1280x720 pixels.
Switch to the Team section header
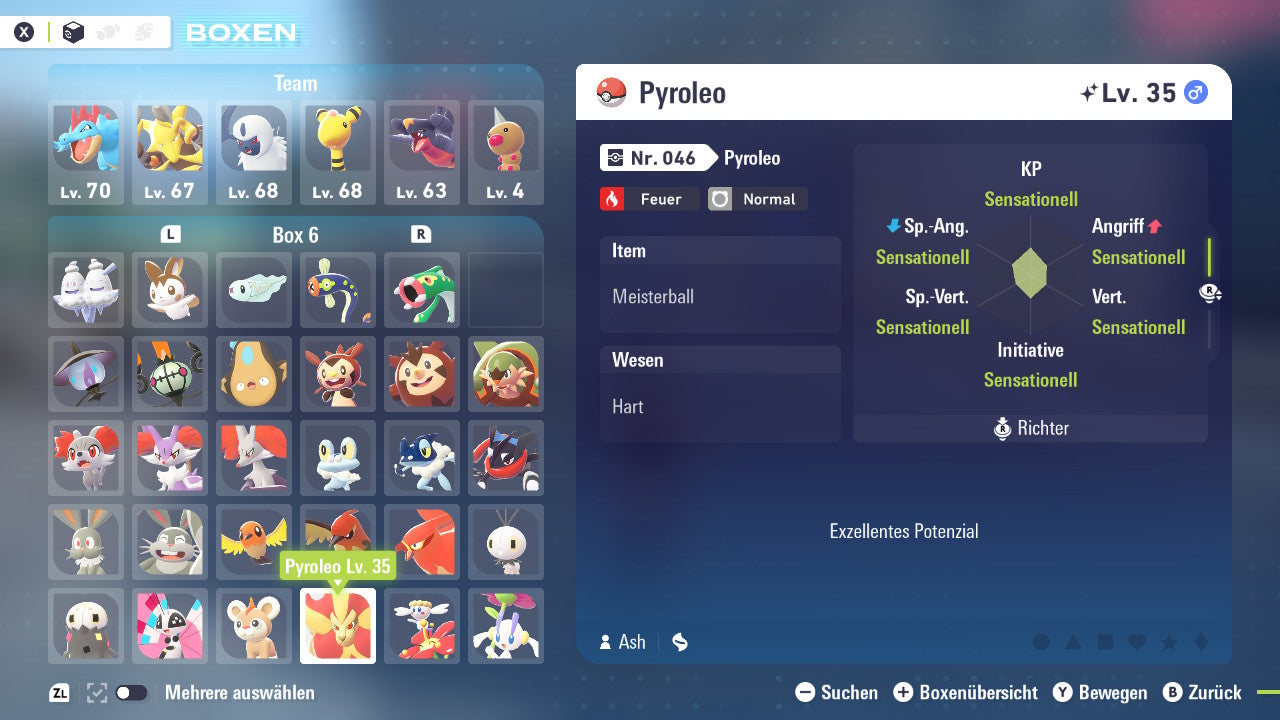[296, 83]
